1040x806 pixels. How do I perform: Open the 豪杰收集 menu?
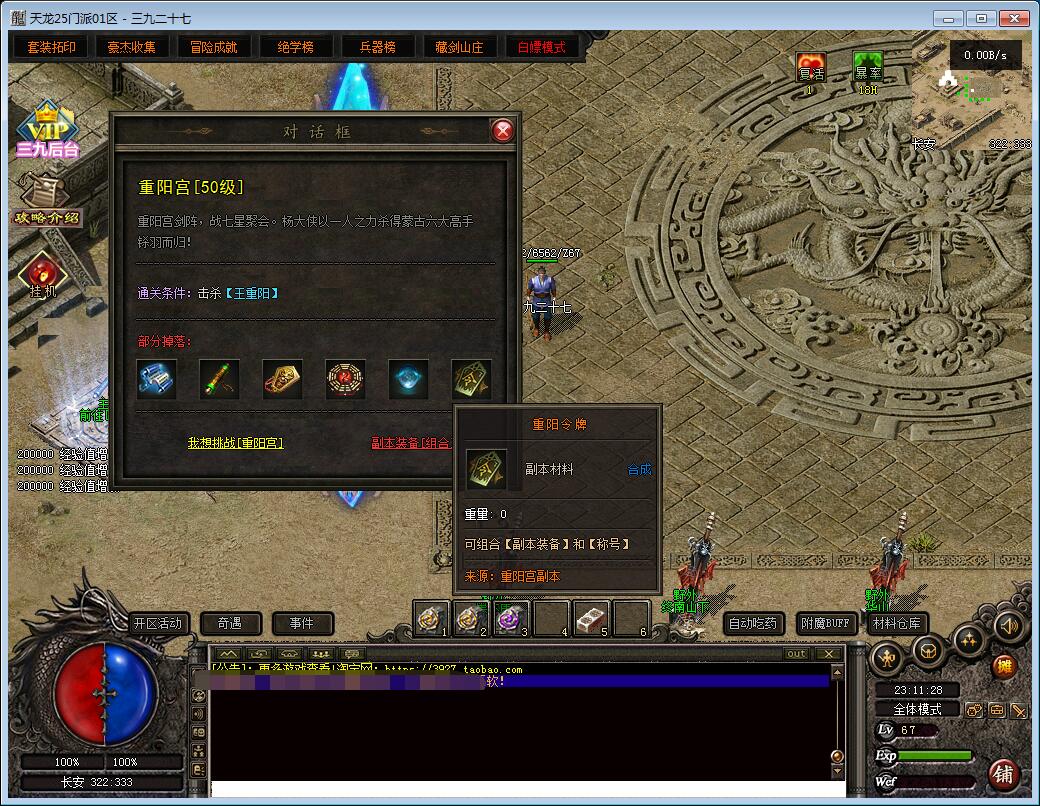tap(132, 47)
